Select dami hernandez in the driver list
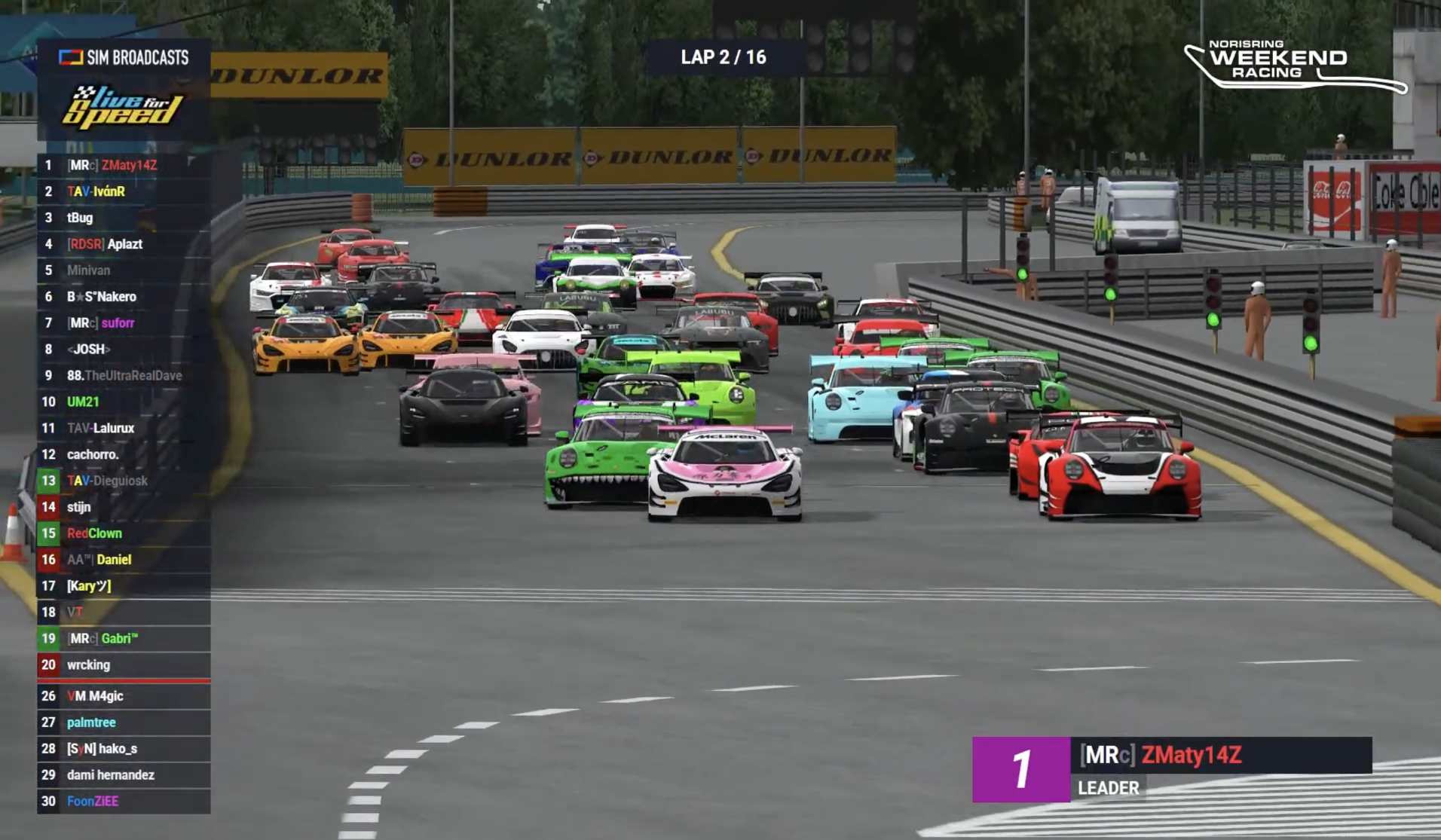 [x=124, y=774]
